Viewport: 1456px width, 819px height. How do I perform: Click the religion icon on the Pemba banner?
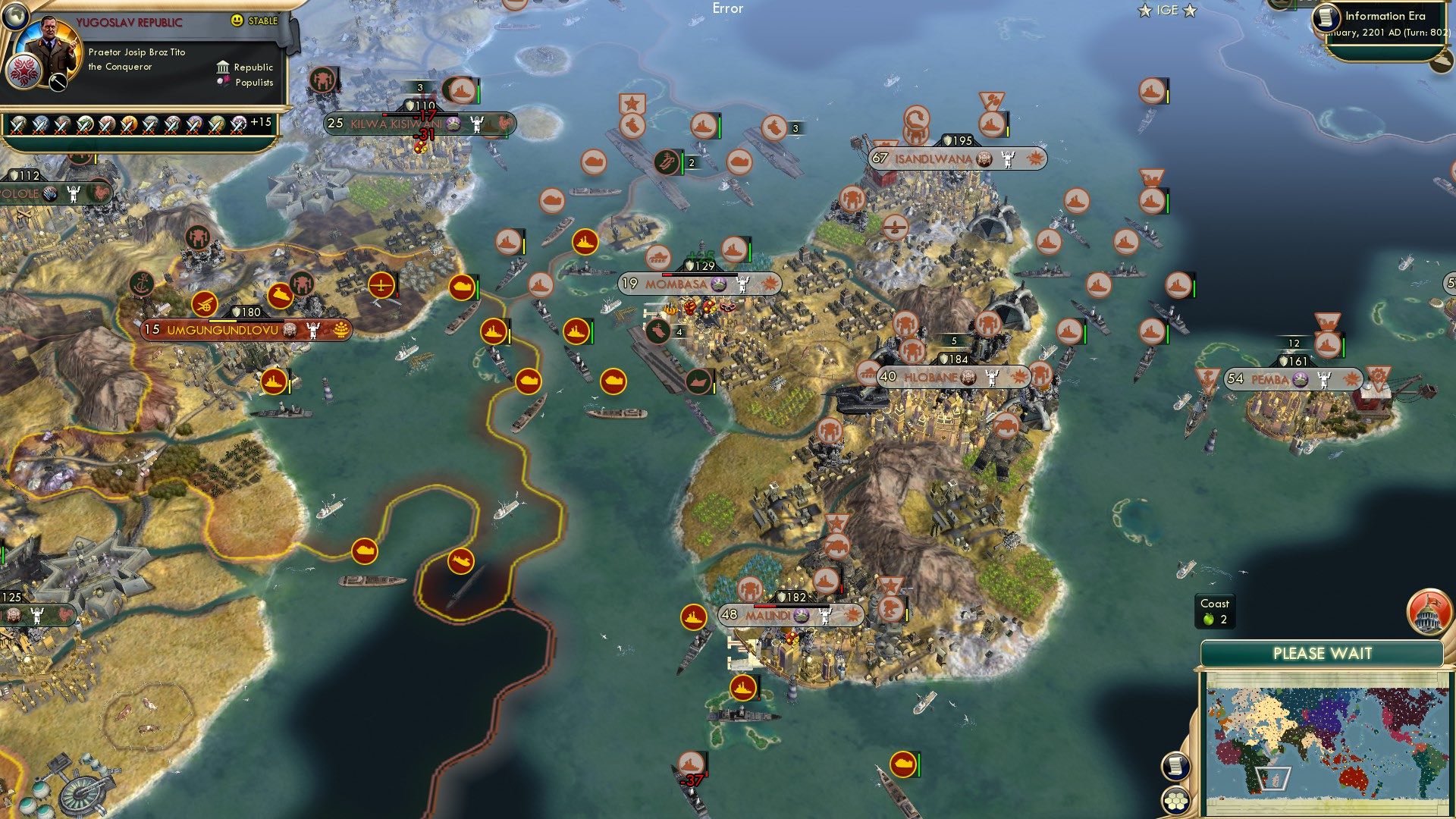pyautogui.click(x=1300, y=379)
